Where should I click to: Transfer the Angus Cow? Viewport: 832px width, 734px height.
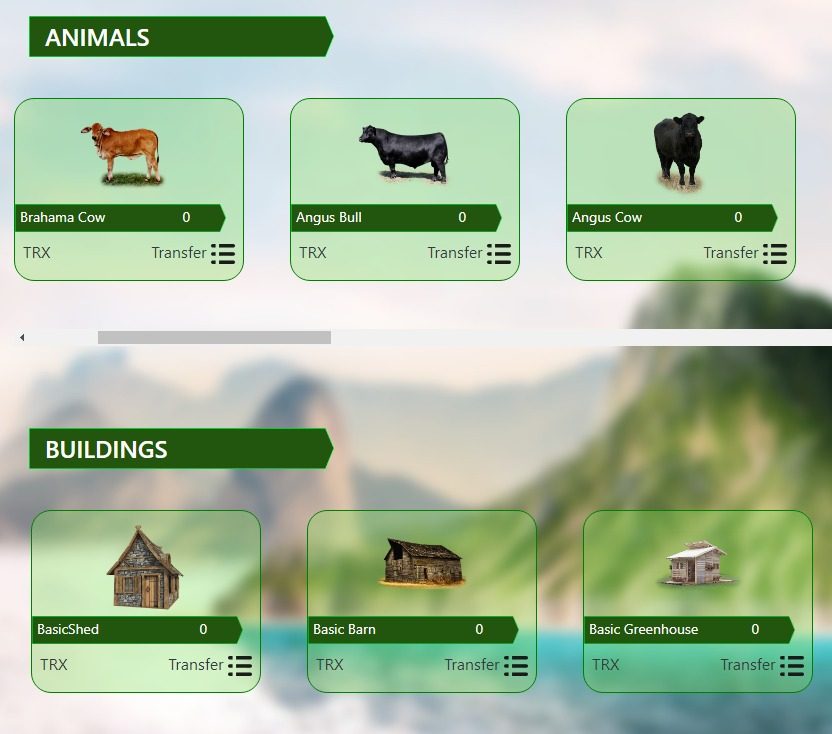(731, 253)
